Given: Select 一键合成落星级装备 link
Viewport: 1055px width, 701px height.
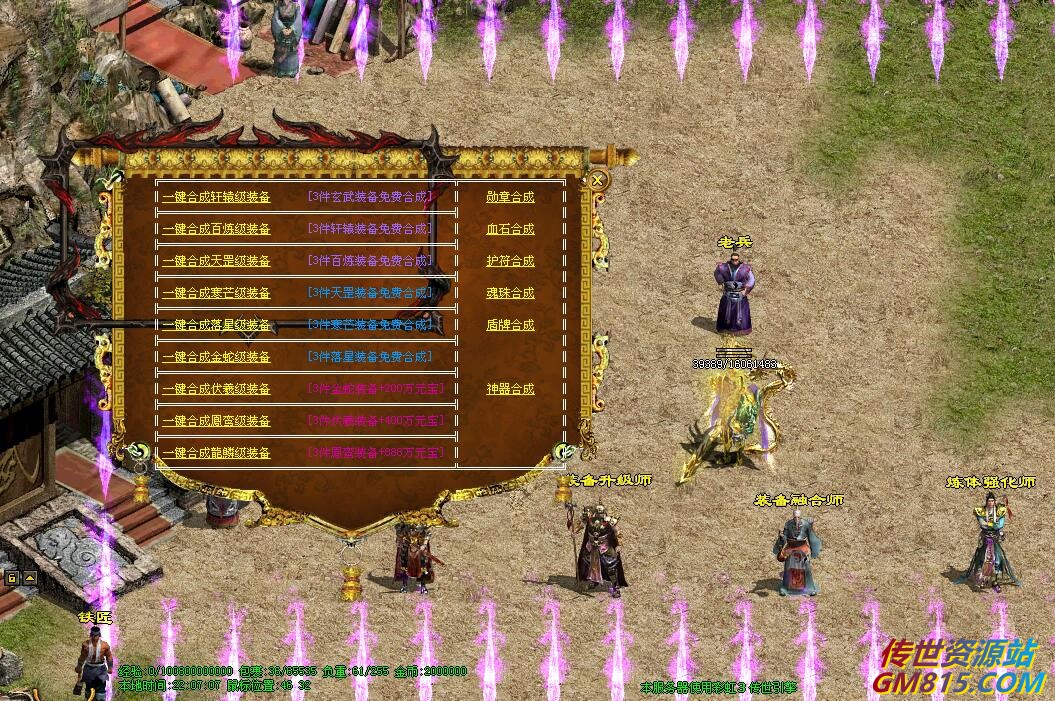Looking at the screenshot, I should (216, 325).
